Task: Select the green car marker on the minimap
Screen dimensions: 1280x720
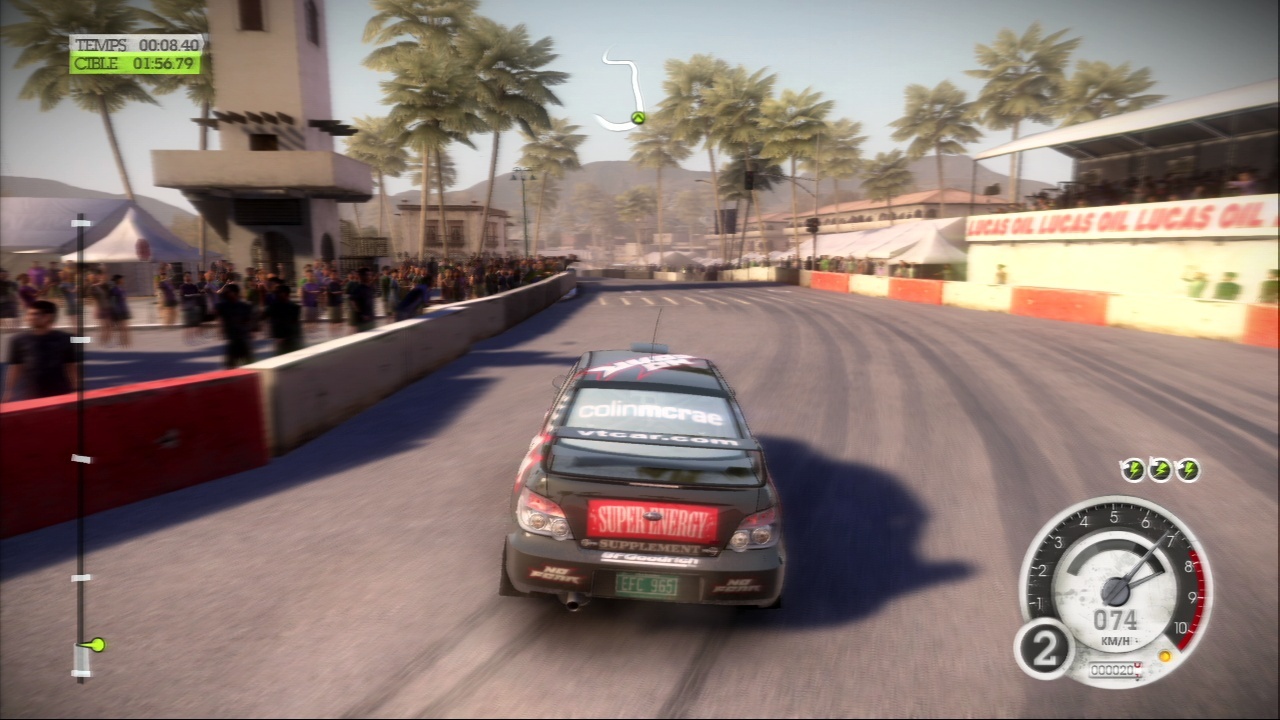Action: coord(637,118)
